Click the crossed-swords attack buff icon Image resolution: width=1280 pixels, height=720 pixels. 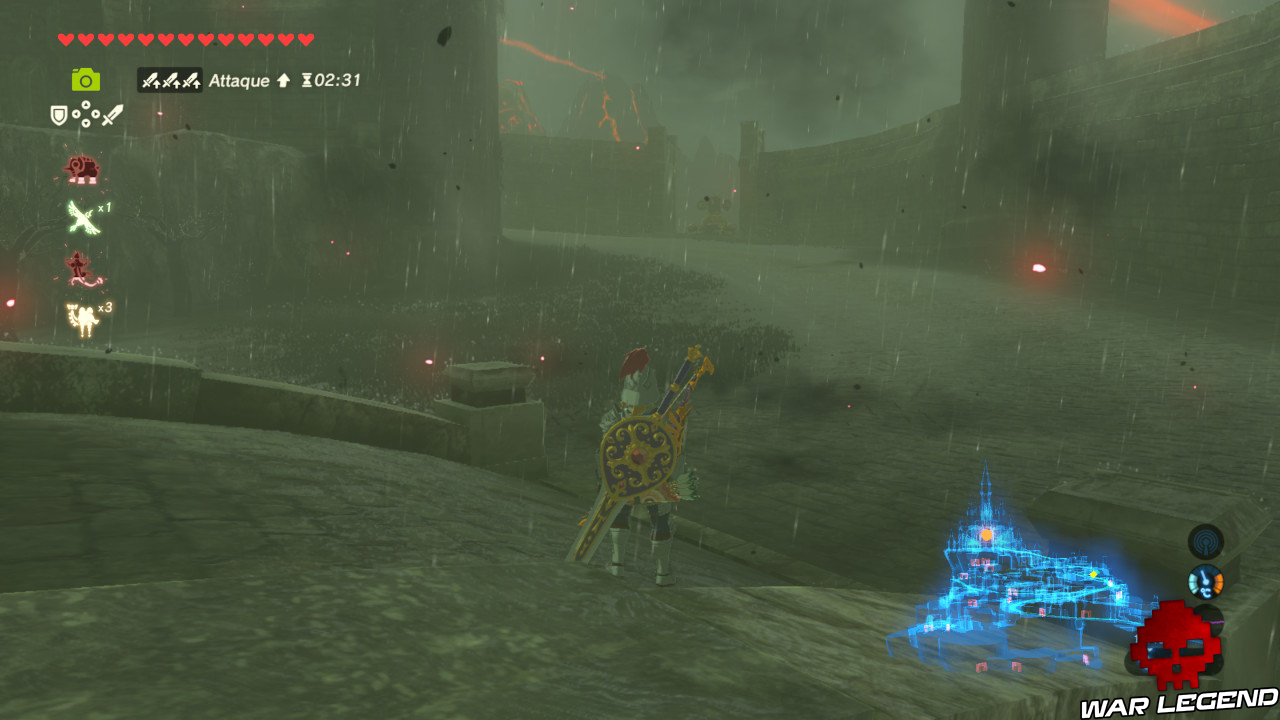click(x=170, y=81)
